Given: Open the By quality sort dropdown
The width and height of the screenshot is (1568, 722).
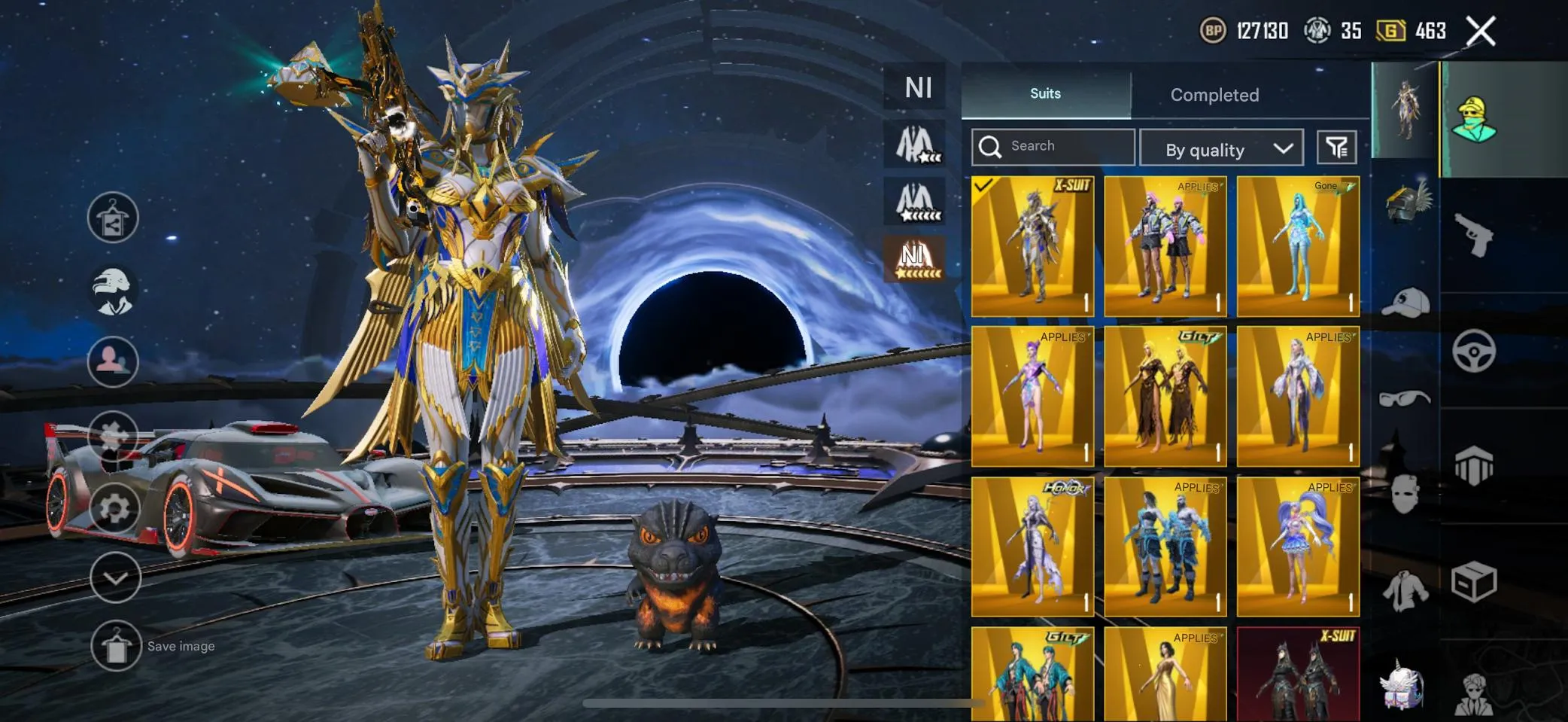Looking at the screenshot, I should [x=1221, y=148].
